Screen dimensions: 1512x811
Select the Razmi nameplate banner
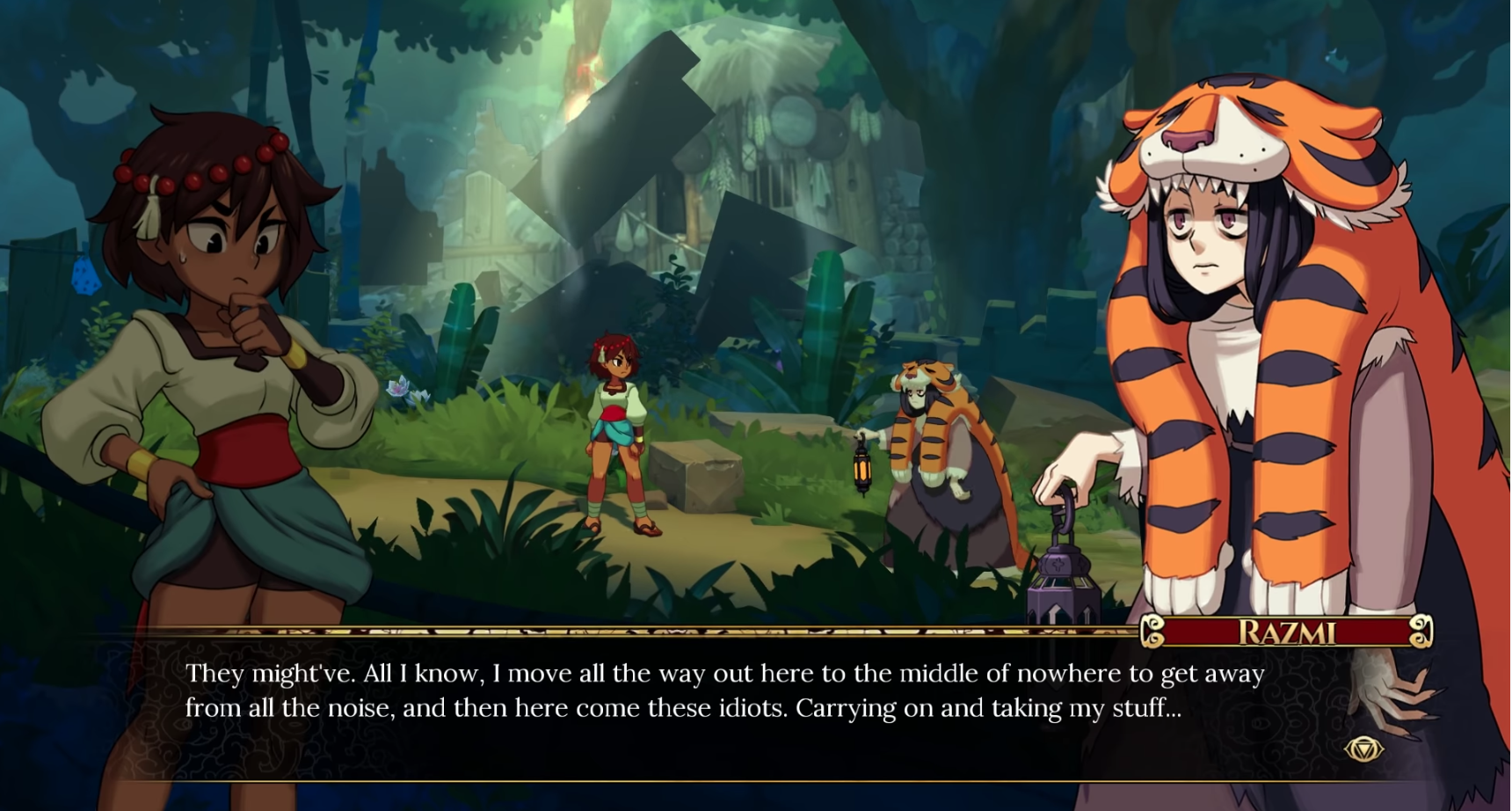[x=1288, y=630]
